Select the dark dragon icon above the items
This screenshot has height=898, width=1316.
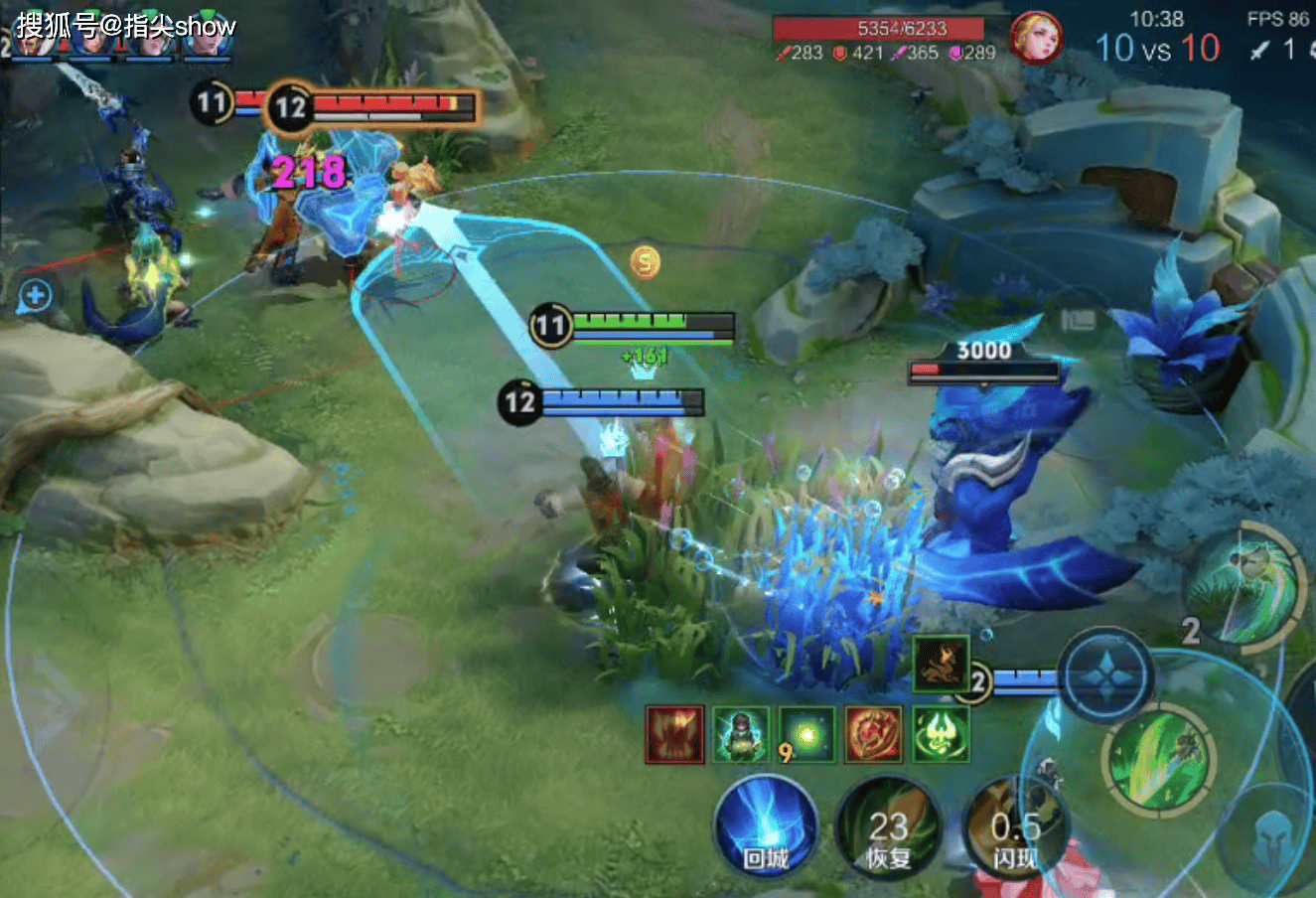point(940,664)
